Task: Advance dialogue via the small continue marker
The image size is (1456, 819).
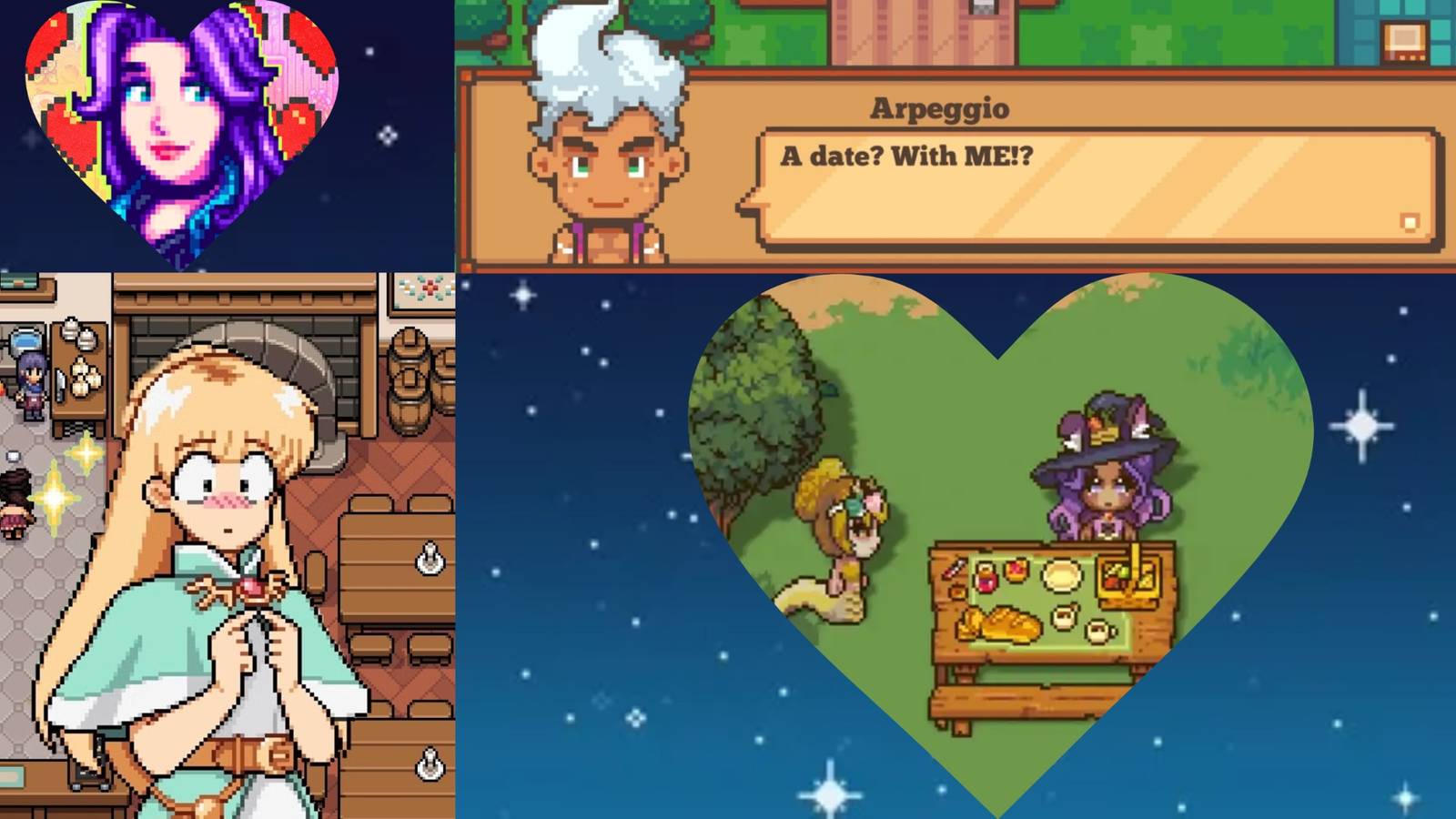Action: 1410,221
